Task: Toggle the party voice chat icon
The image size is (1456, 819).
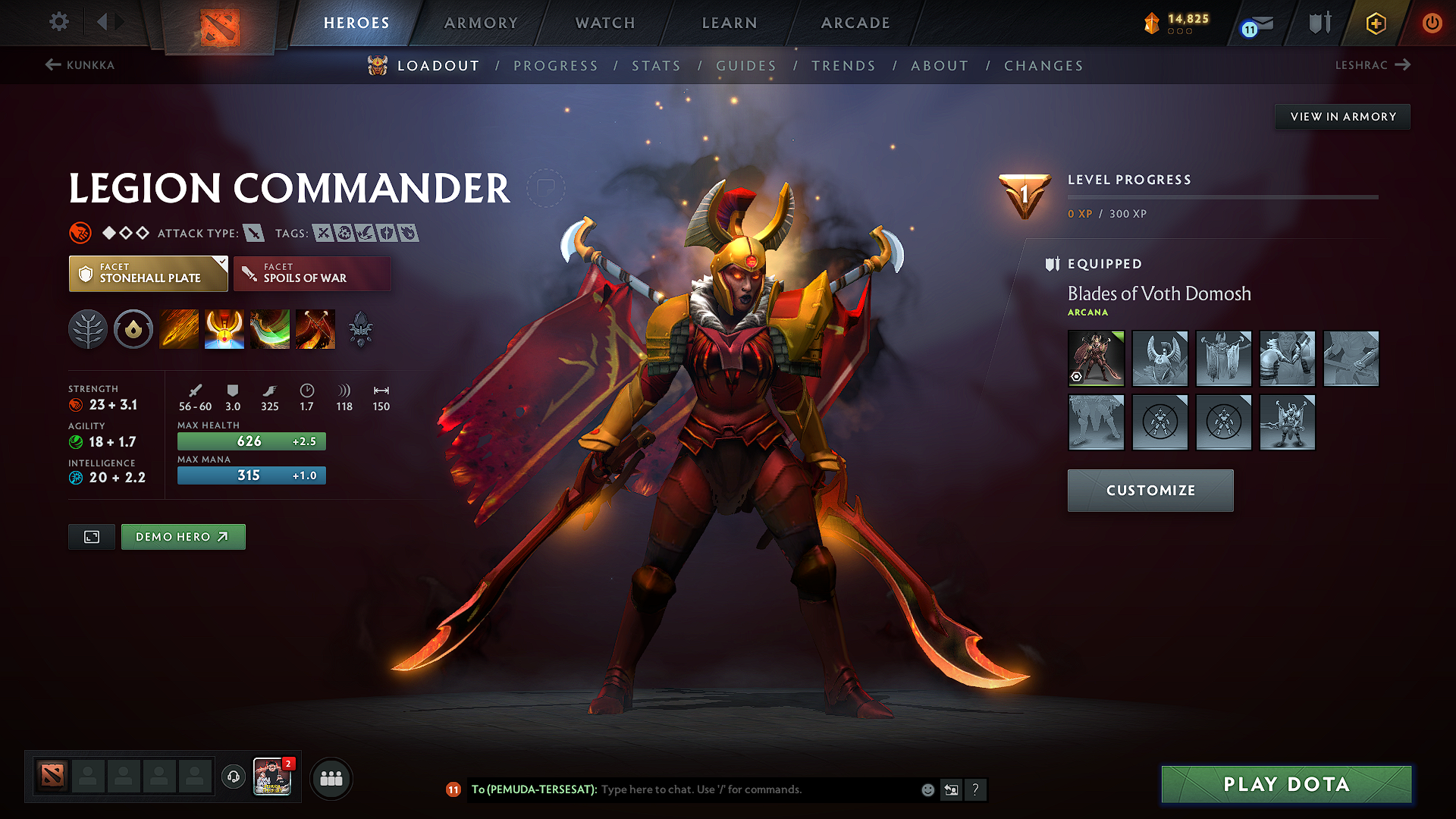Action: tap(233, 777)
